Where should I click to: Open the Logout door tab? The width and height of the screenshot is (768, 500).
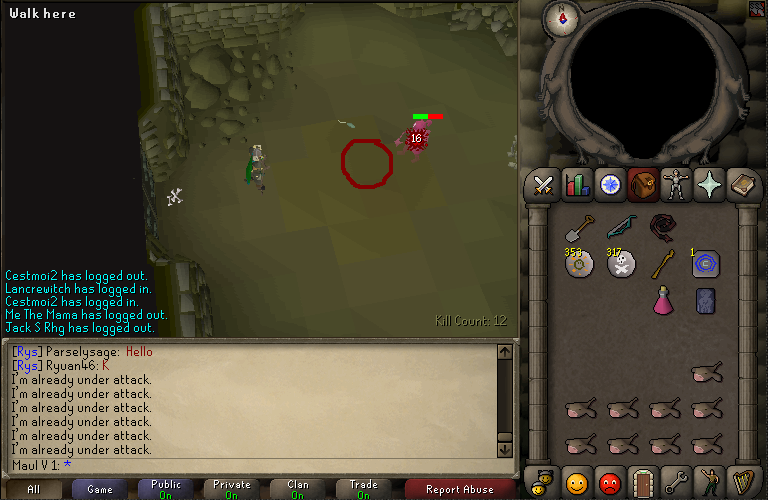tap(643, 483)
